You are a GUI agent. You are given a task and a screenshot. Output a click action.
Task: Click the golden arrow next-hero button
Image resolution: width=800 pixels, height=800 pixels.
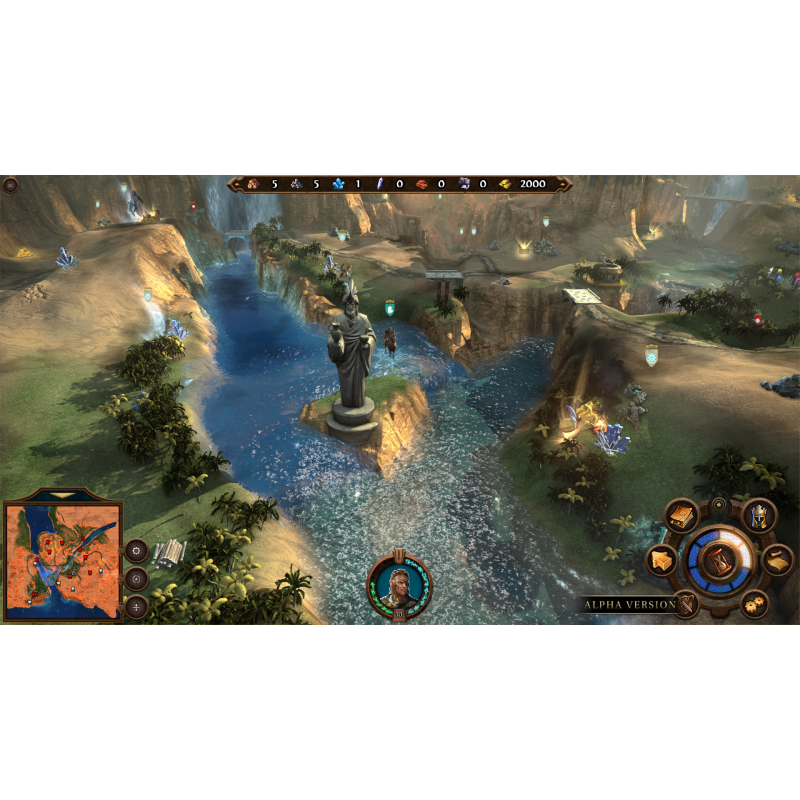(x=660, y=561)
